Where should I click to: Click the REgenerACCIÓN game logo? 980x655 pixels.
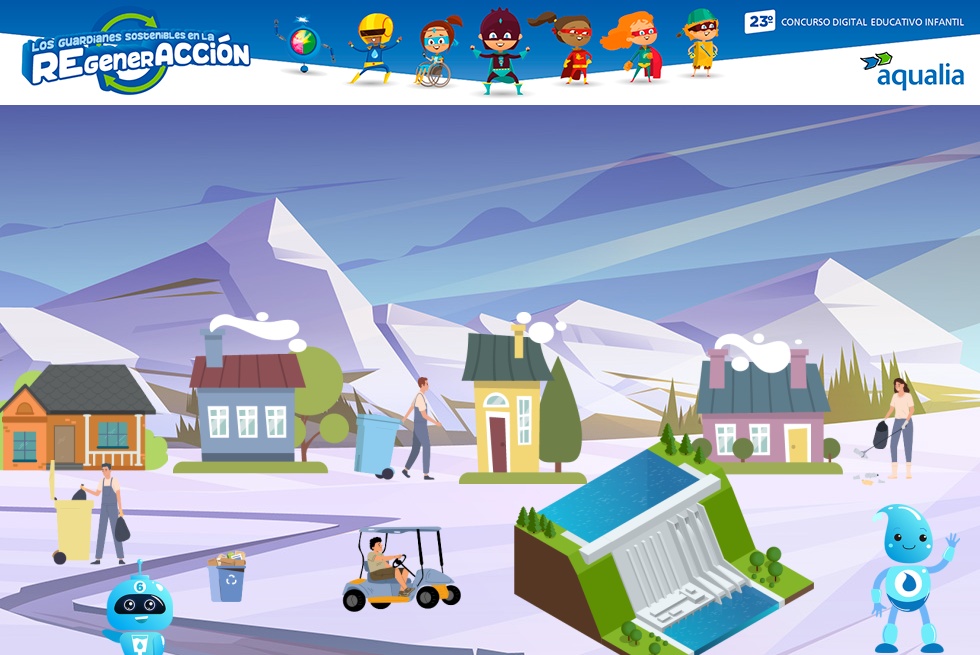pos(136,55)
